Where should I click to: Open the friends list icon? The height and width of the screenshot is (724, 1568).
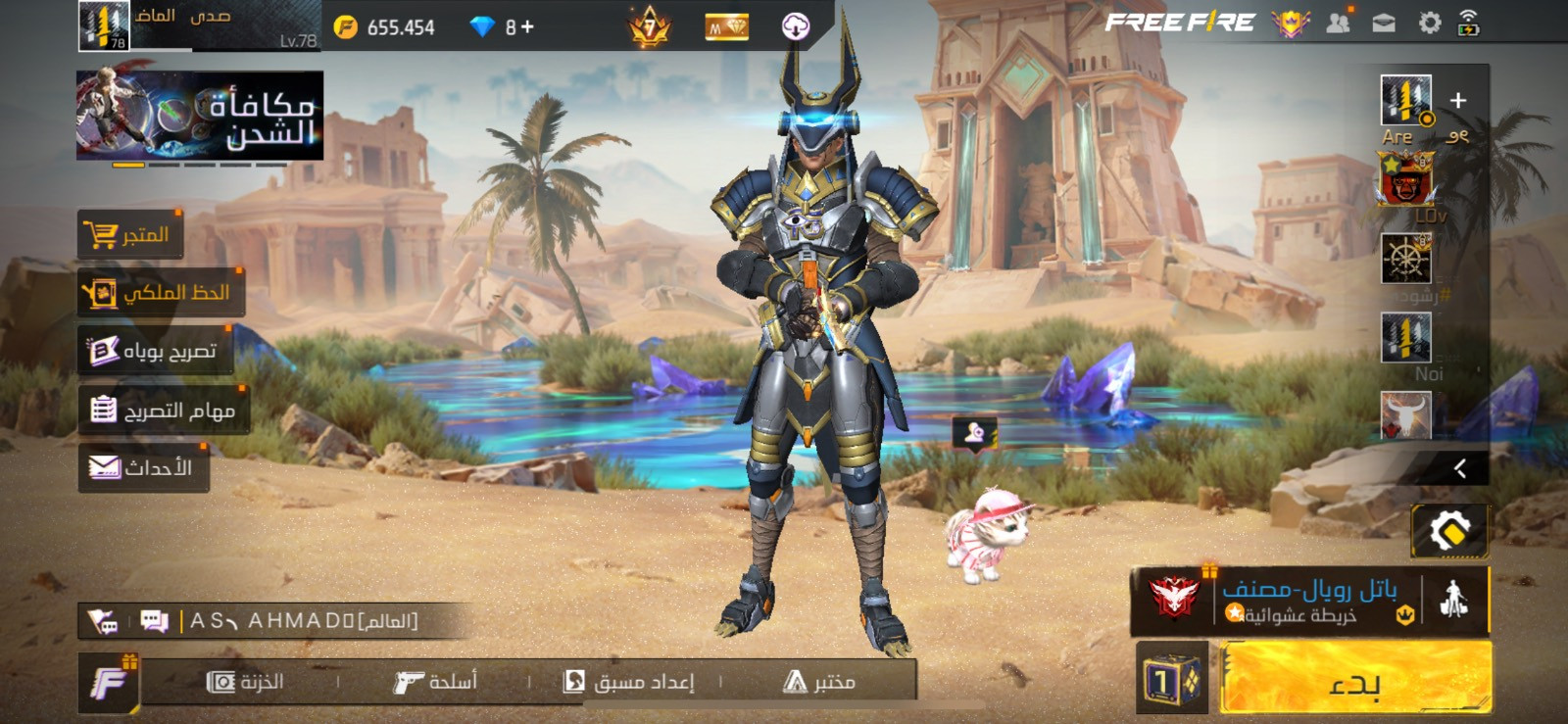tap(1338, 23)
